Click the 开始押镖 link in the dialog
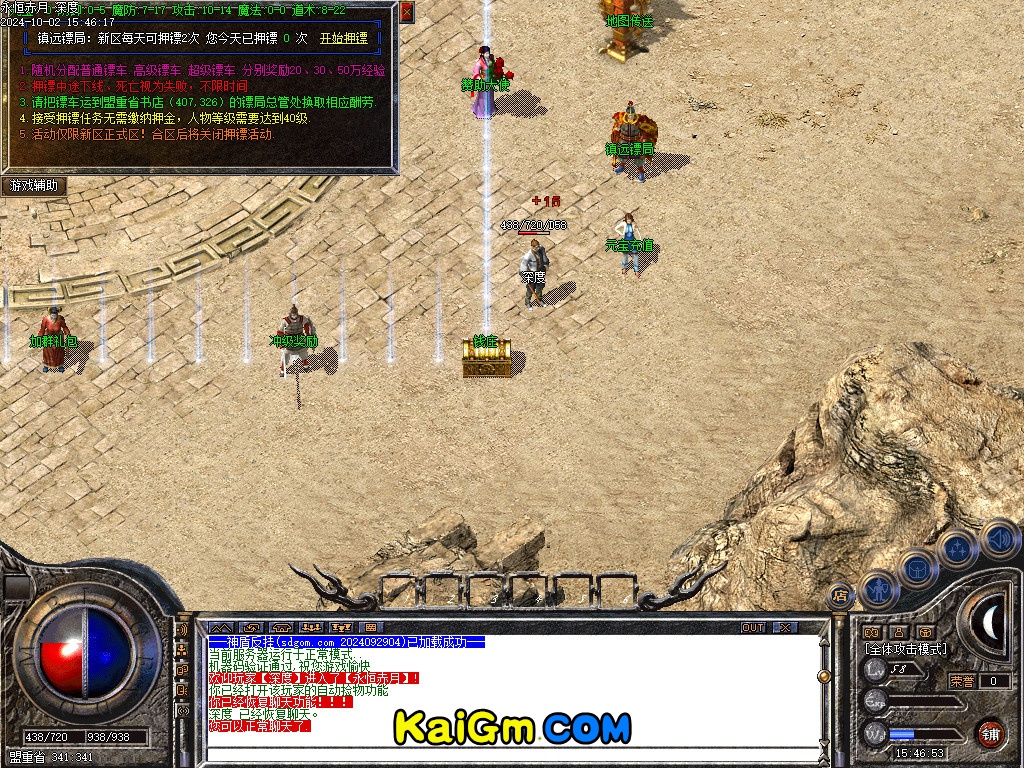Image resolution: width=1024 pixels, height=768 pixels. [343, 38]
